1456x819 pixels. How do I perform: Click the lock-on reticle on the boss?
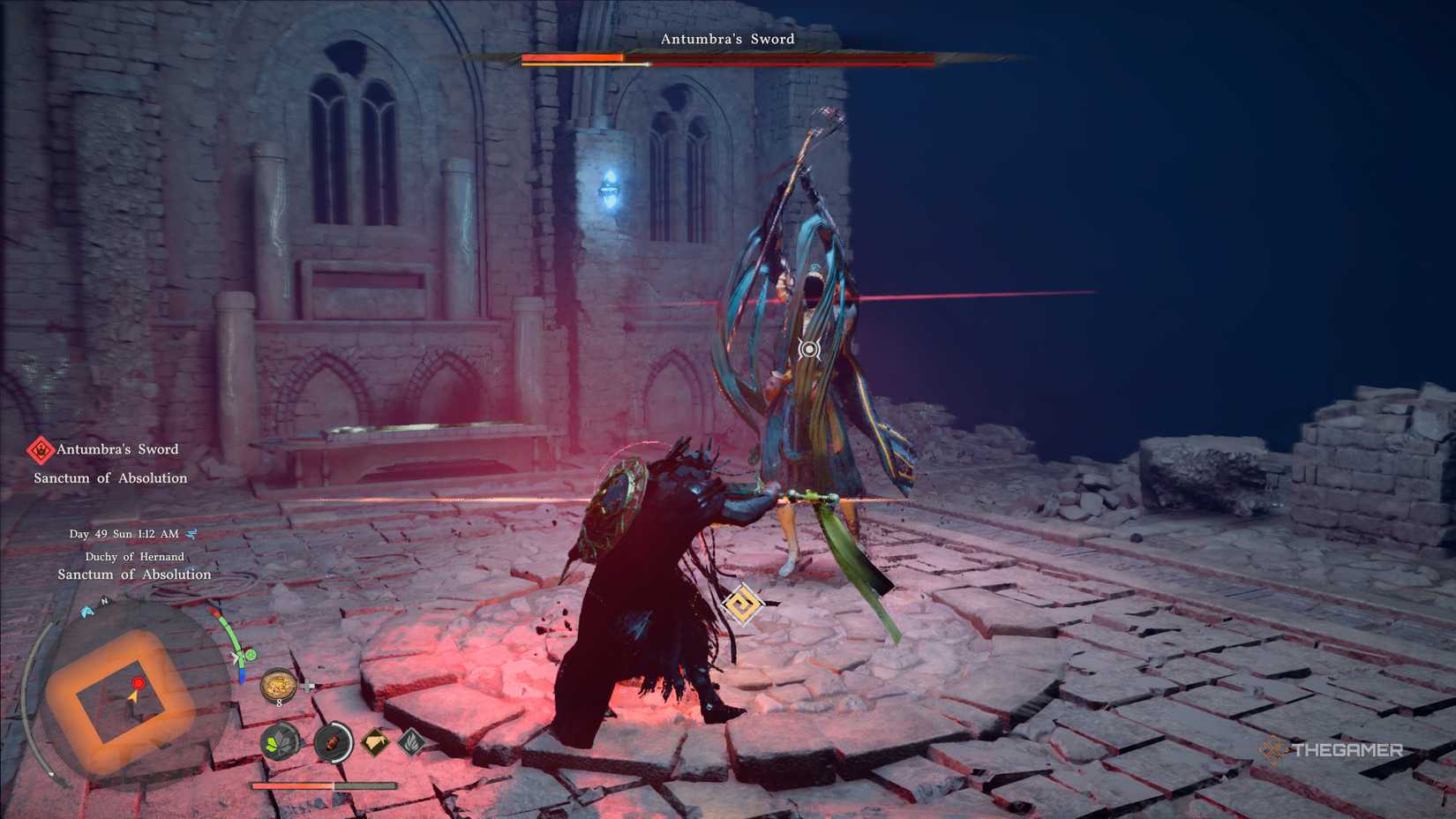808,349
